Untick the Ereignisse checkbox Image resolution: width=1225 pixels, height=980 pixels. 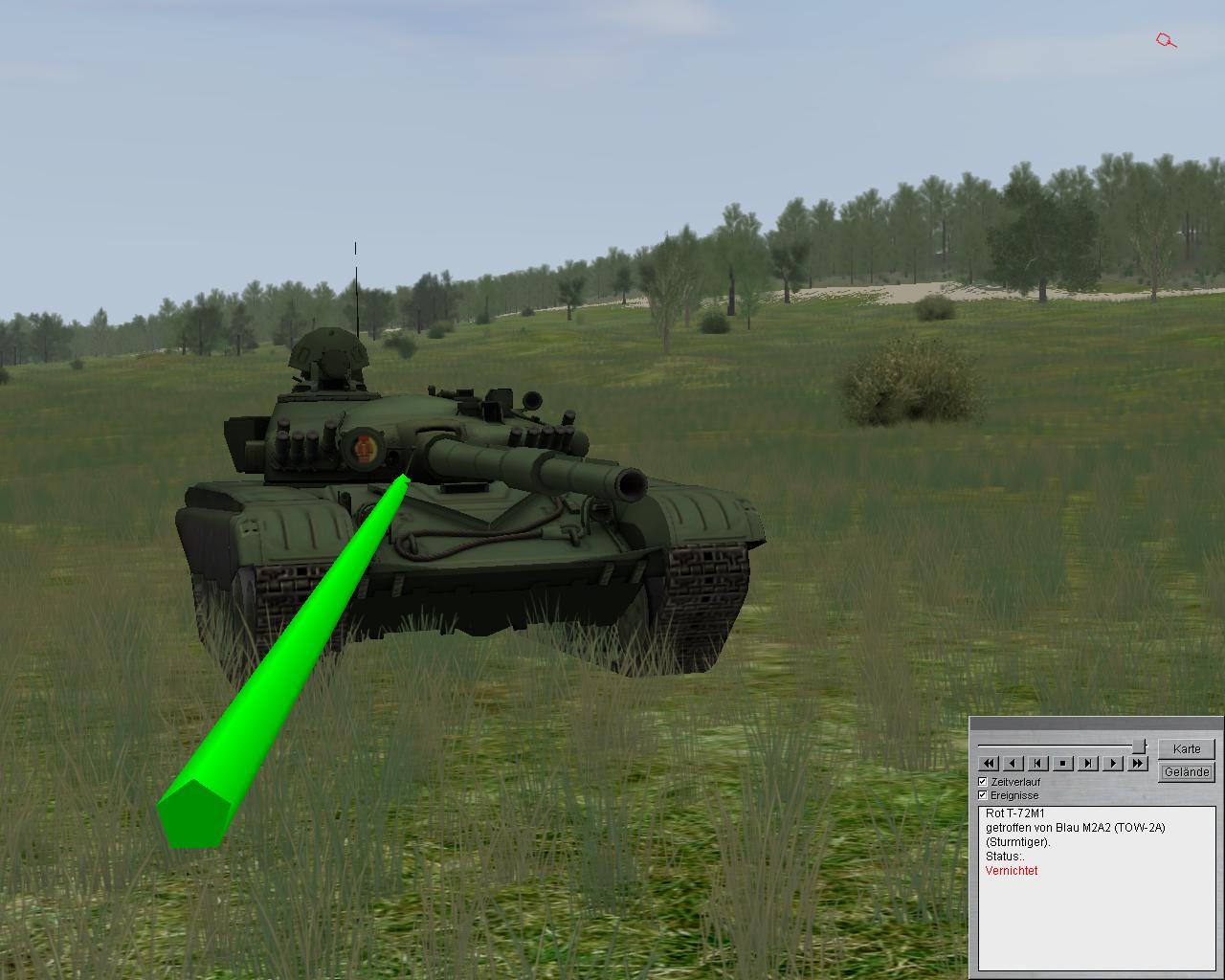pyautogui.click(x=983, y=795)
